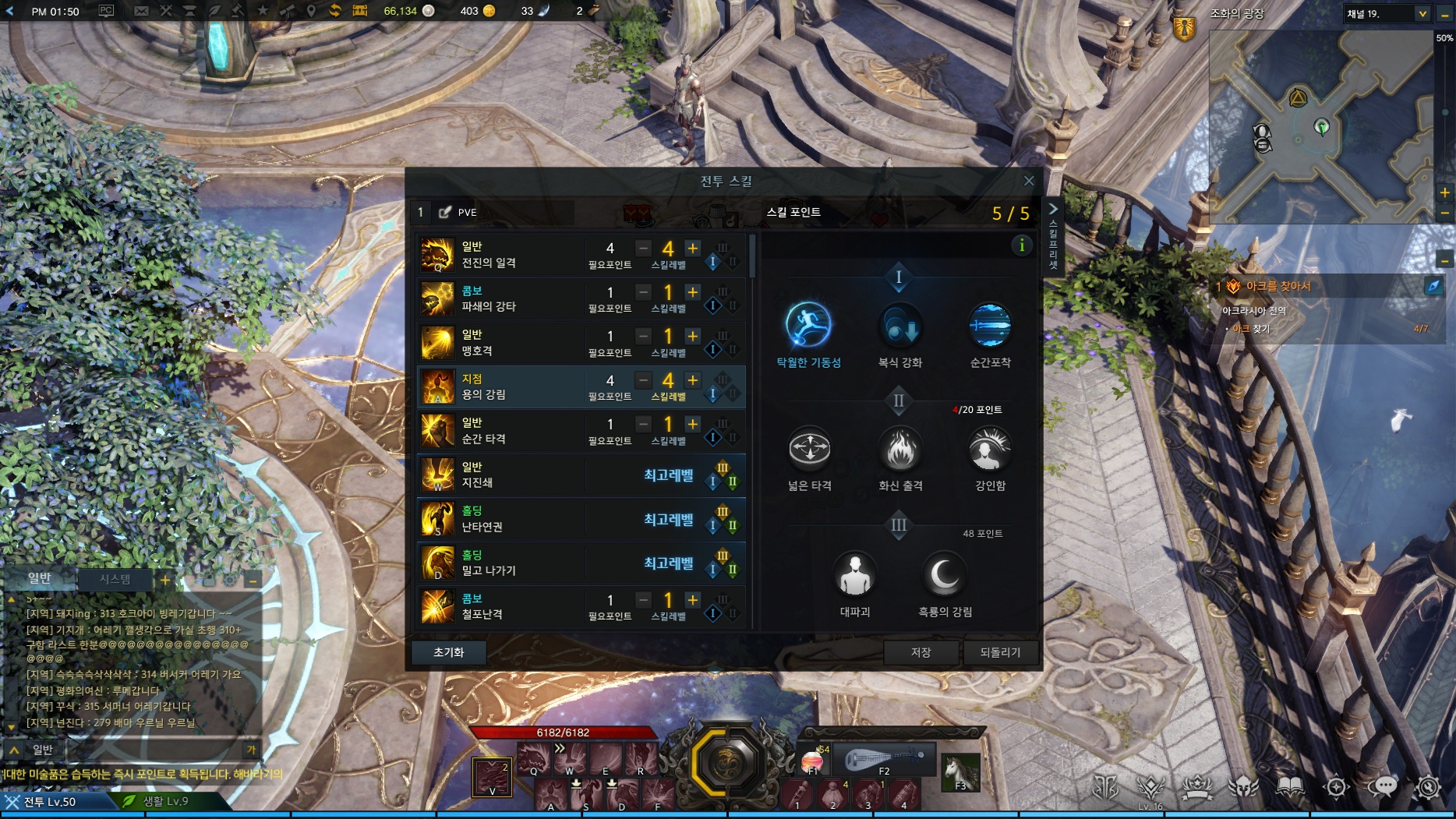
Task: Select the 대파괴 tripod
Action: click(854, 575)
